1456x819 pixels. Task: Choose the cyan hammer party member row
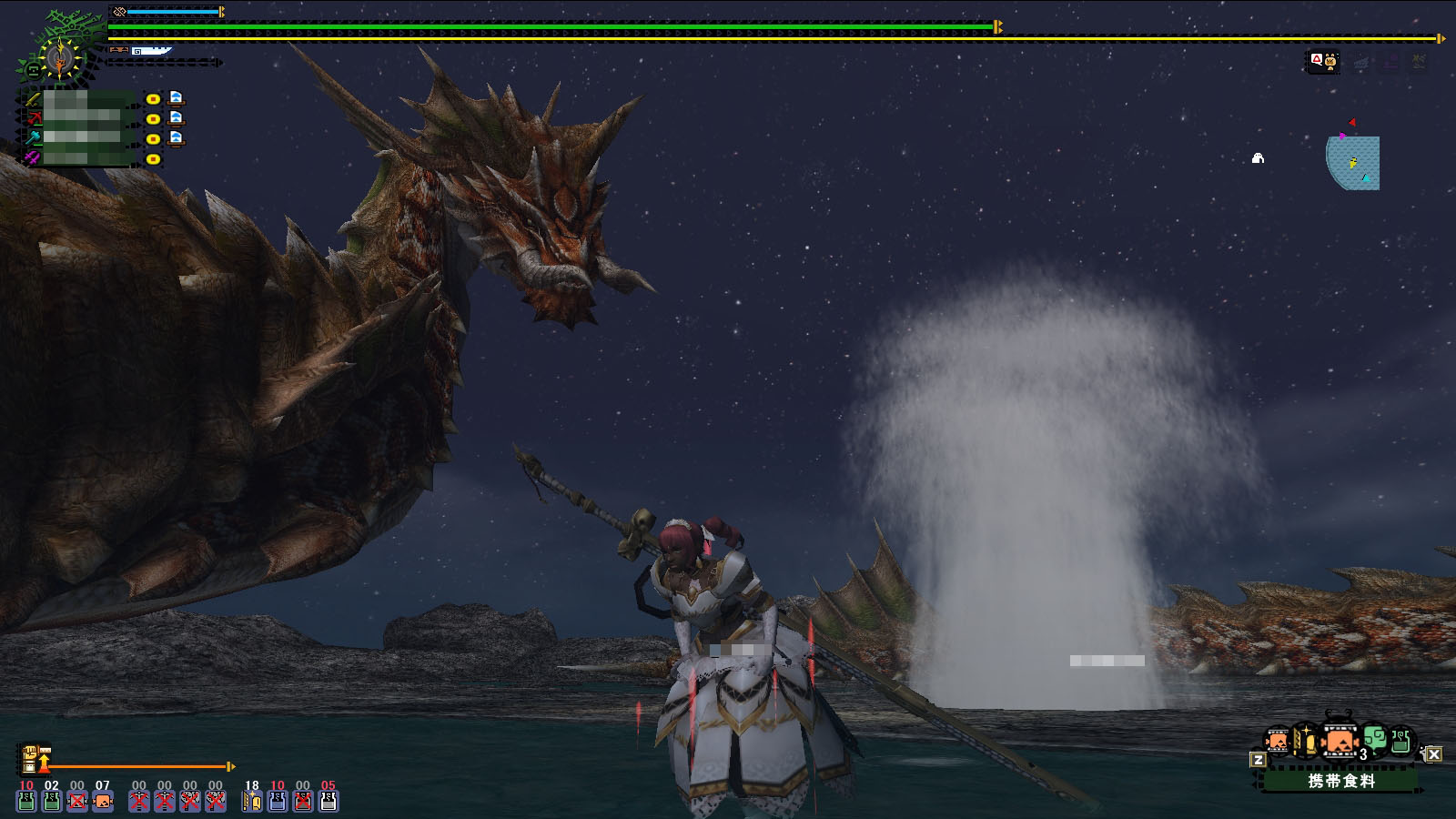coord(82,138)
